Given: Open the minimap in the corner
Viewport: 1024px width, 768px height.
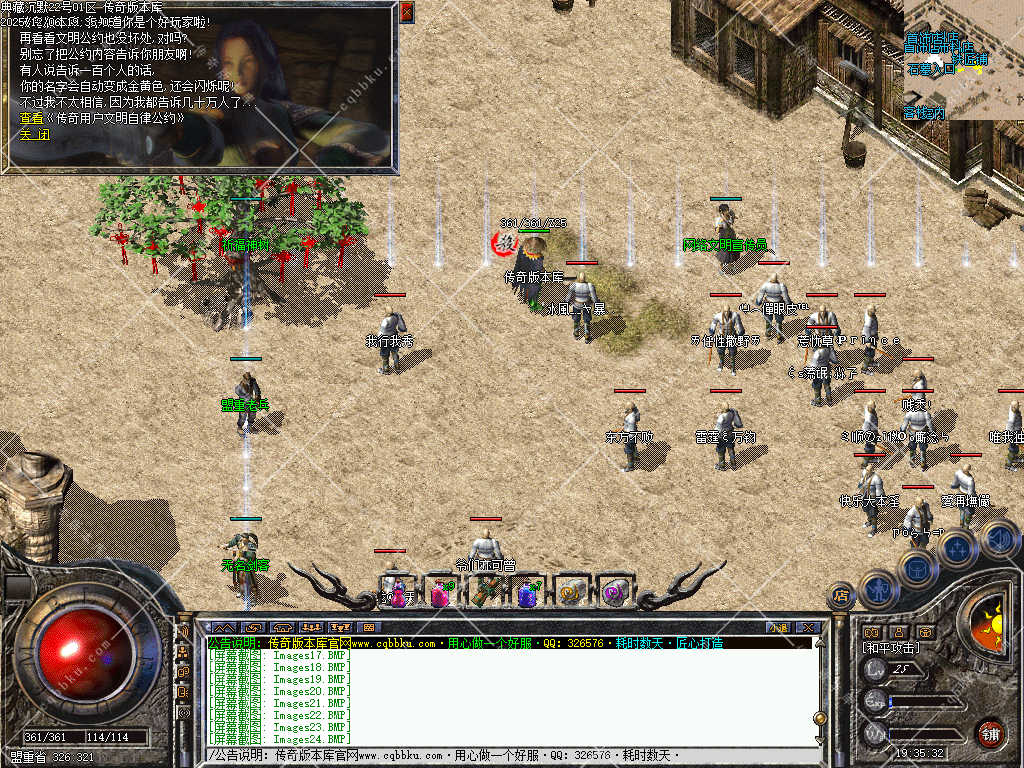Looking at the screenshot, I should [x=963, y=60].
